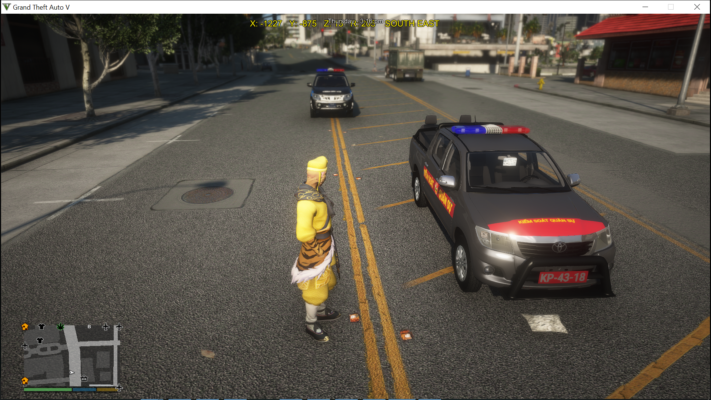Click the minimap in the corner
Image resolution: width=711 pixels, height=400 pixels.
pyautogui.click(x=71, y=353)
